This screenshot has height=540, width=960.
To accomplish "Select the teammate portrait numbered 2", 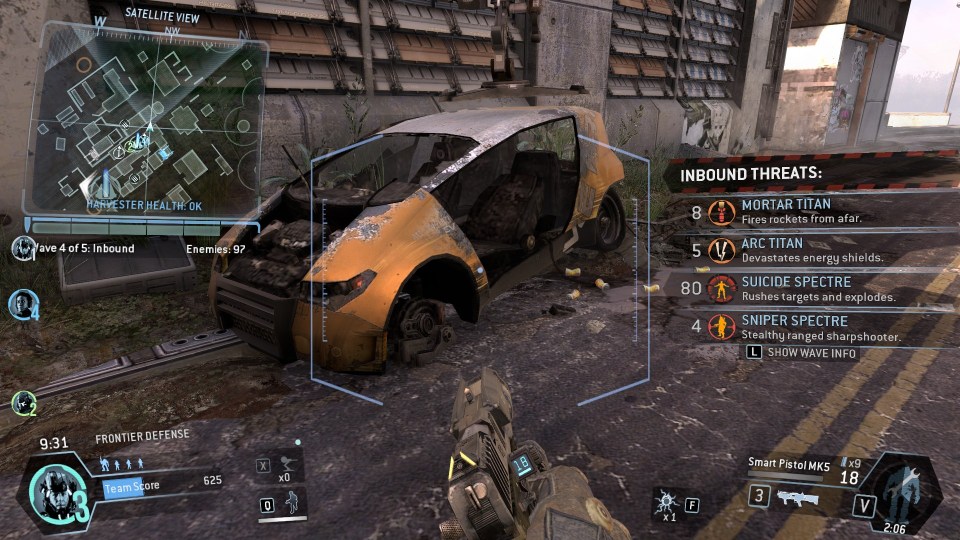I will click(23, 403).
